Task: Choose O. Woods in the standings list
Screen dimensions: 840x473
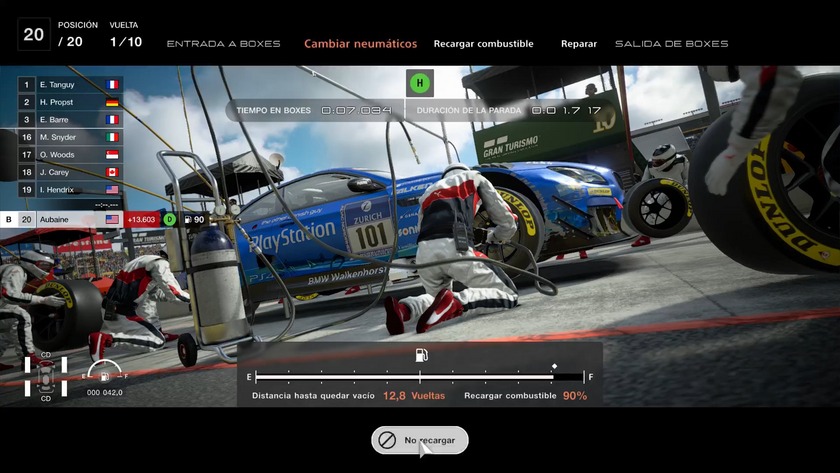Action: (70, 154)
